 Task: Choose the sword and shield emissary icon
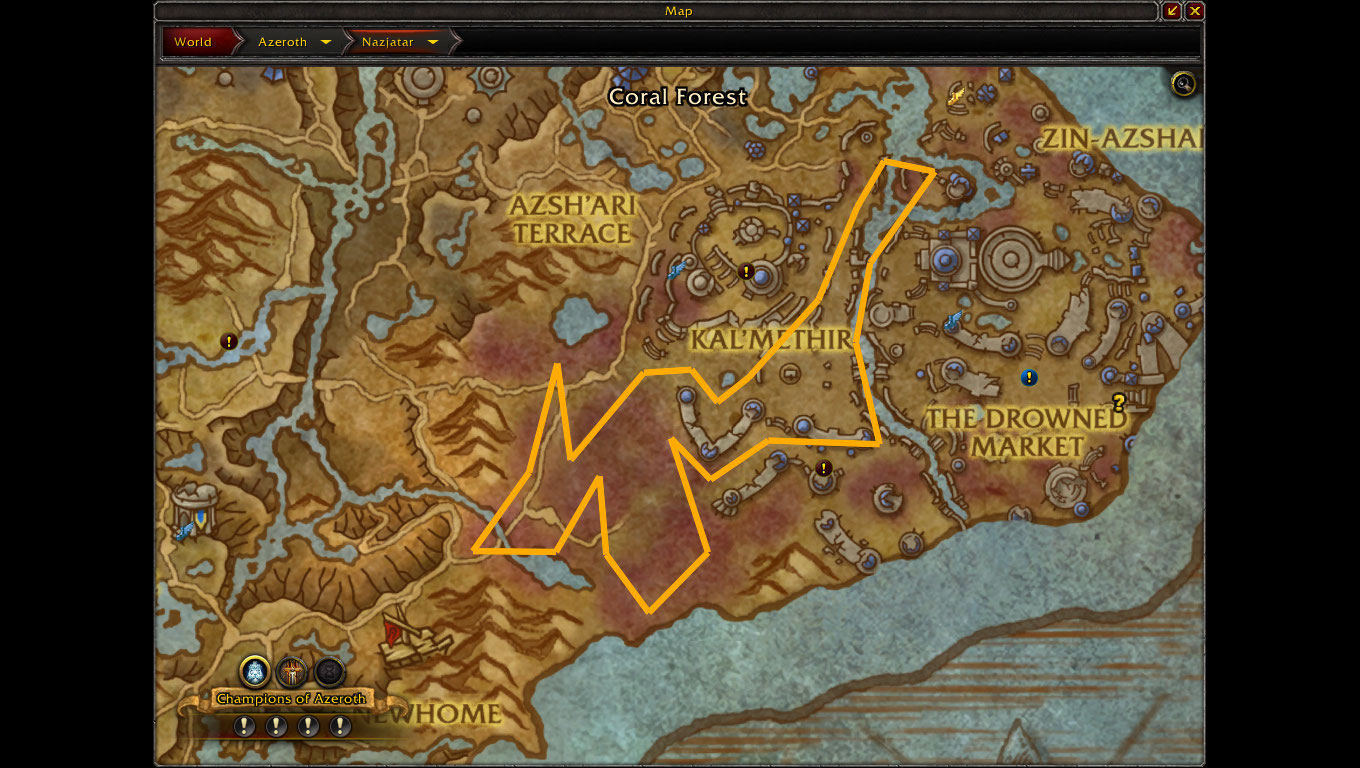(x=291, y=670)
